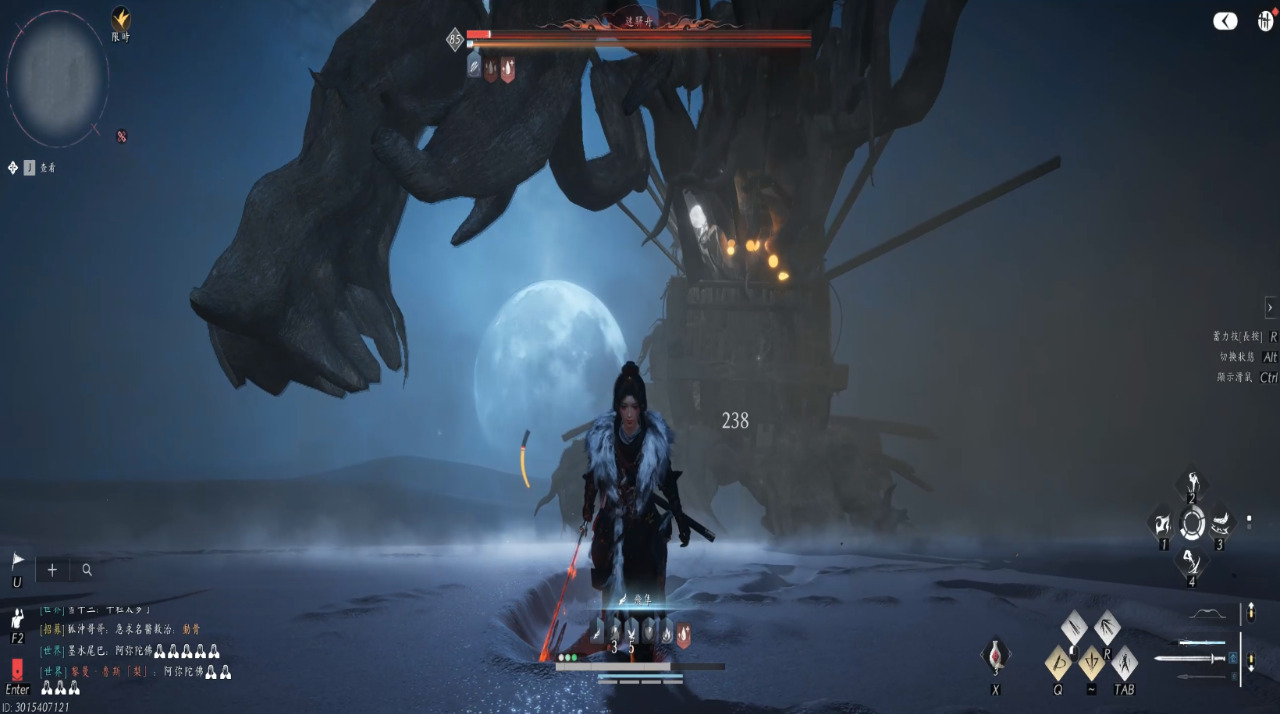This screenshot has width=1280, height=714.
Task: Activate the TAB skill diamond
Action: (x=1124, y=662)
